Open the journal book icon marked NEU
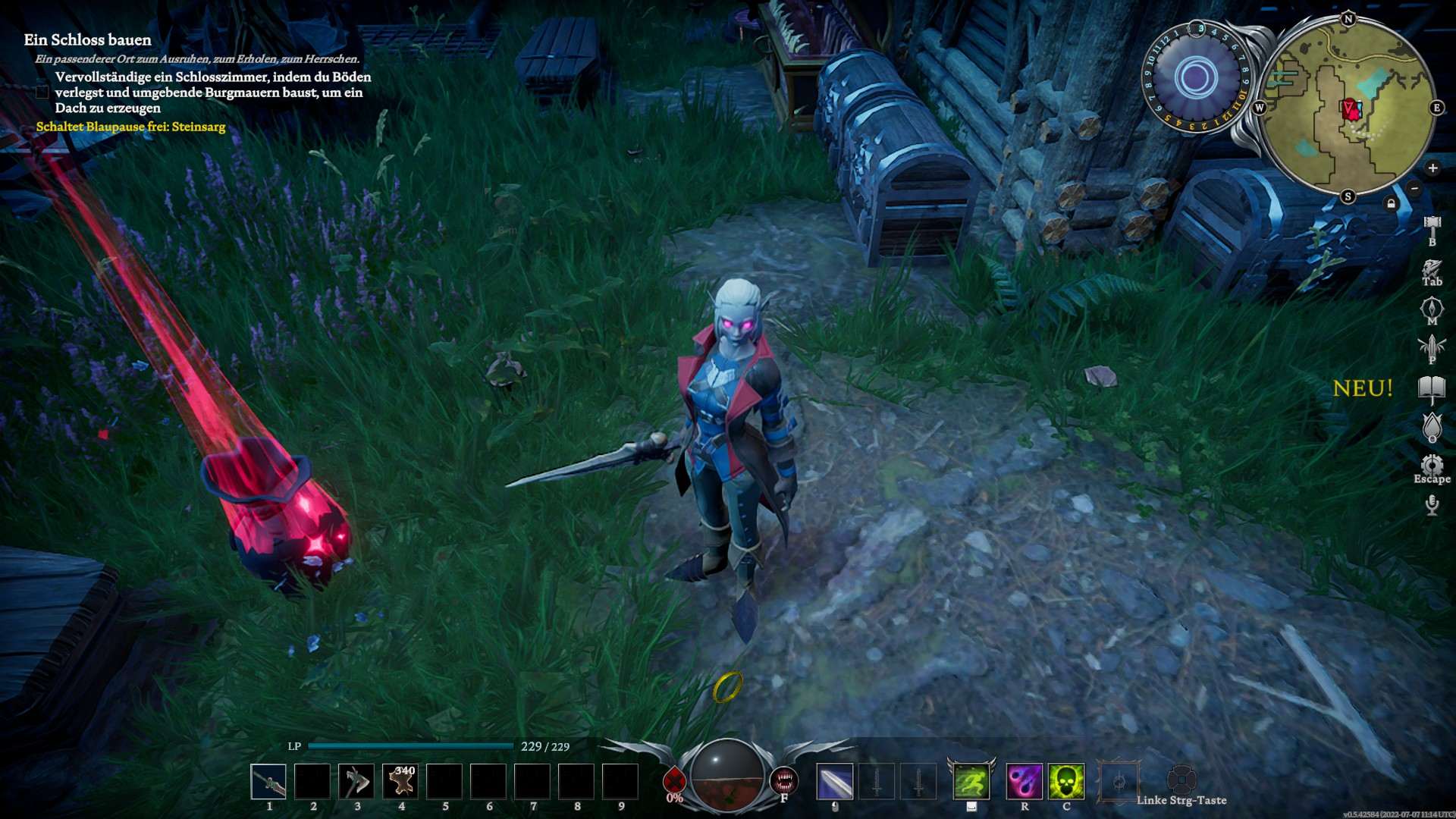 click(1432, 388)
